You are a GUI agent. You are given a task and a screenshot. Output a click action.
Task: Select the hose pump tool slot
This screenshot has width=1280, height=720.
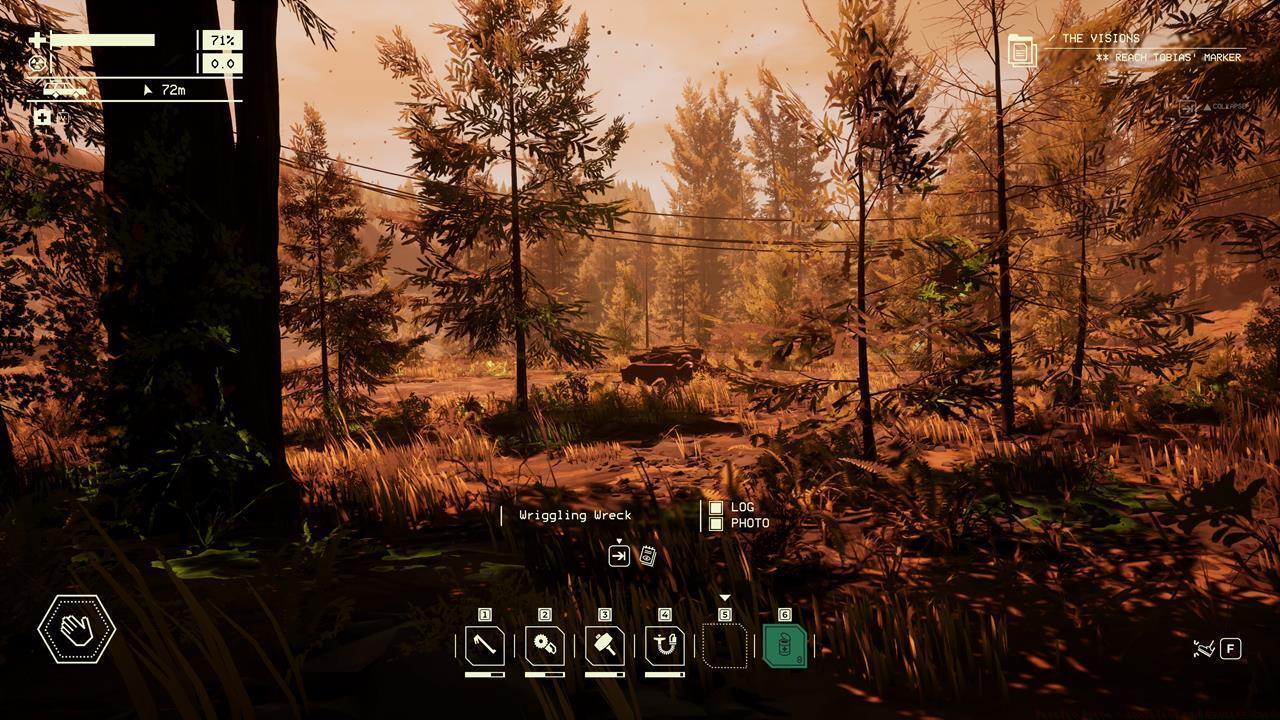coord(665,646)
